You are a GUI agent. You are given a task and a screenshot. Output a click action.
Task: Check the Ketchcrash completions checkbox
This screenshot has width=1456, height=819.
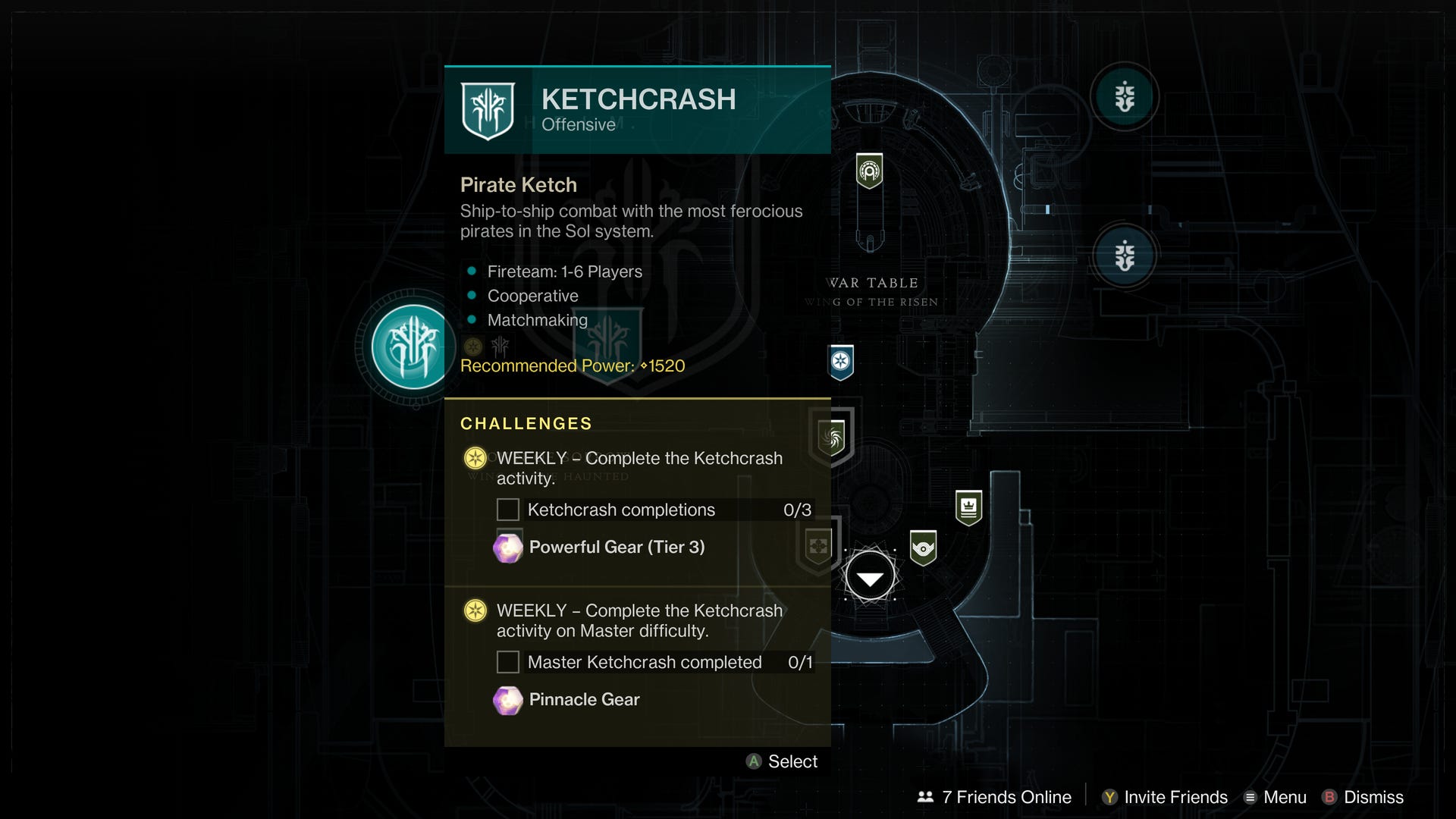pyautogui.click(x=507, y=510)
